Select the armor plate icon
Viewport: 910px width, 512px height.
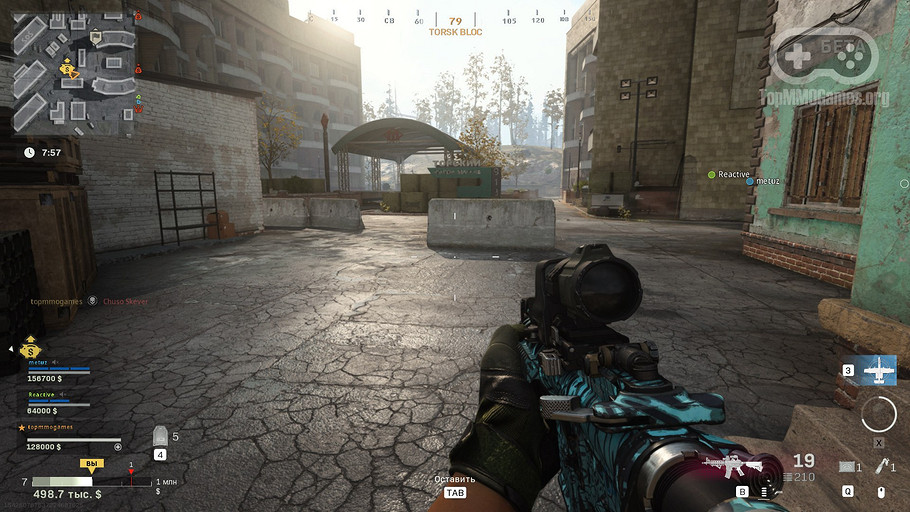coord(160,437)
